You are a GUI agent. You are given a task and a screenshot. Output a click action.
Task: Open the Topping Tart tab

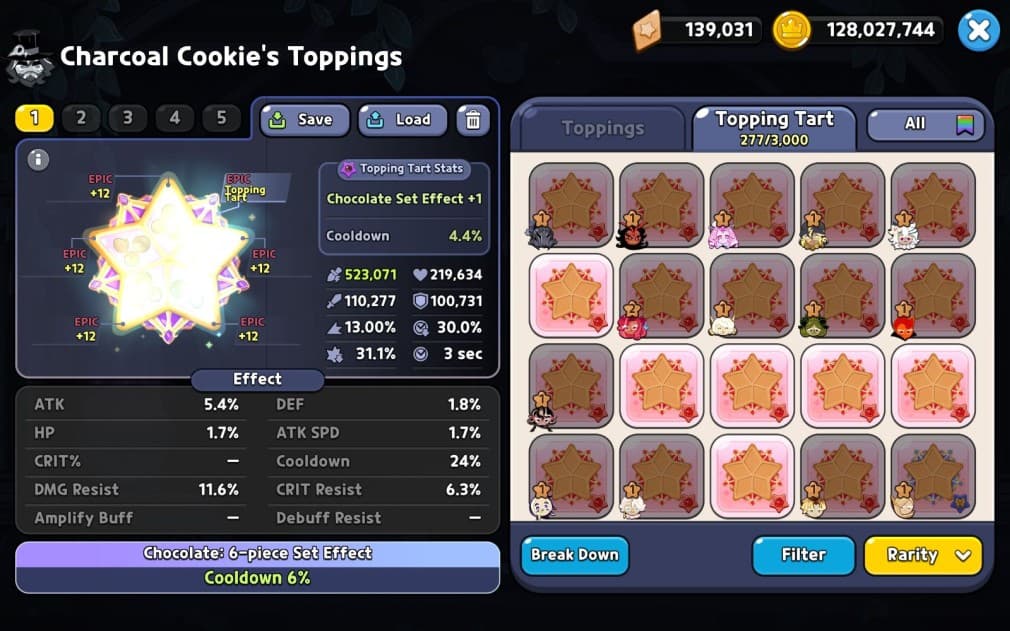(x=773, y=127)
